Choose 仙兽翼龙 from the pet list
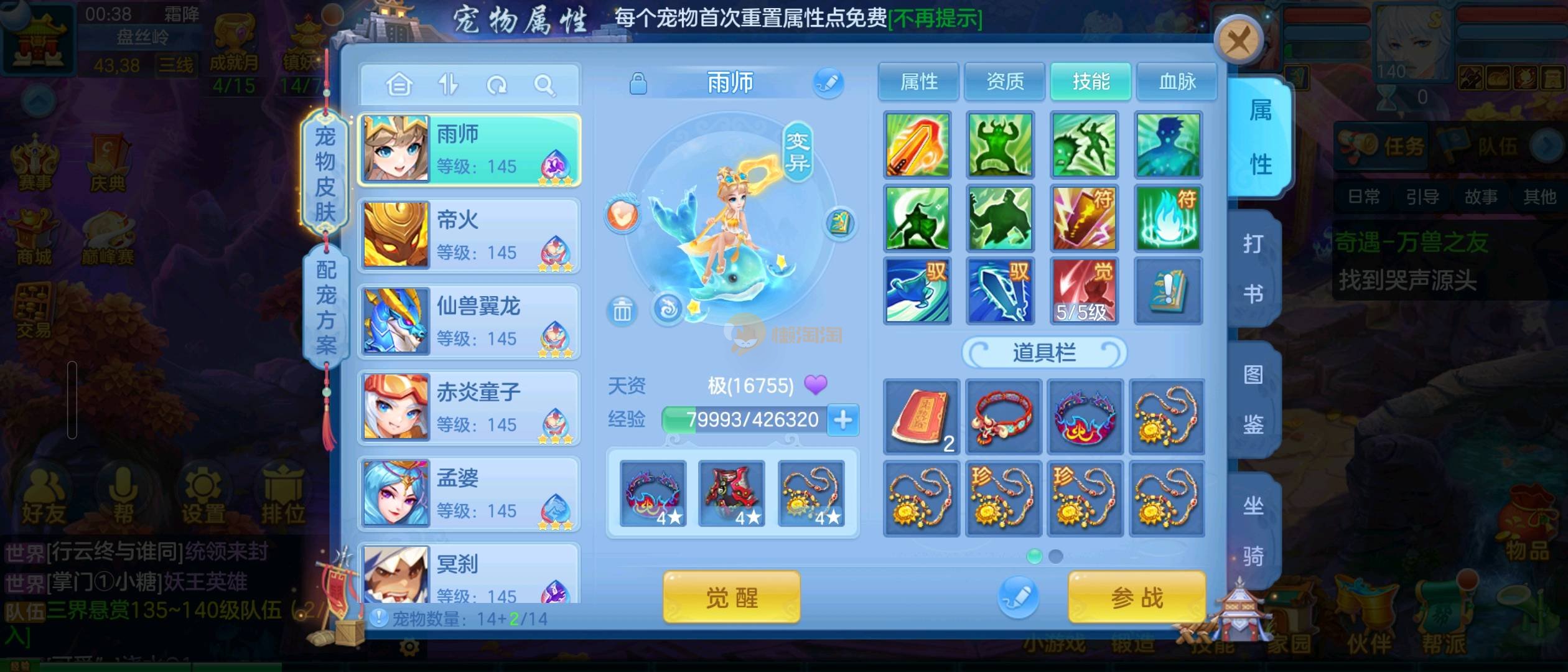The height and width of the screenshot is (672, 1568). [x=469, y=322]
